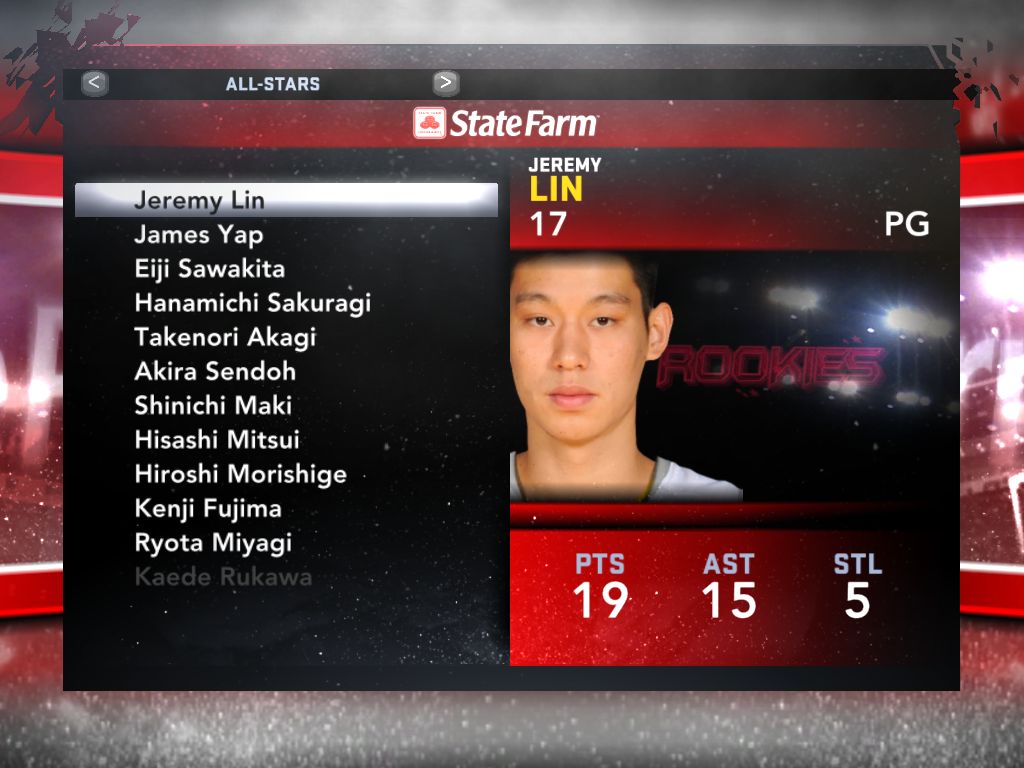Select Shinichi Maki row
Image resolution: width=1024 pixels, height=768 pixels.
tap(212, 406)
